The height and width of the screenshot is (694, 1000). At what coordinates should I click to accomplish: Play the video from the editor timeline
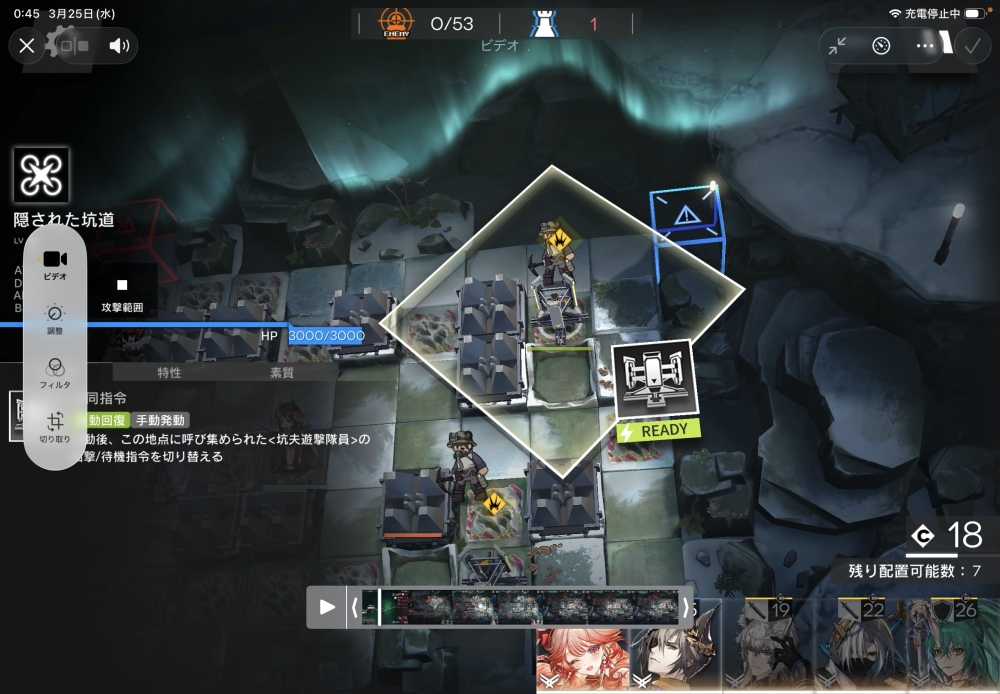pos(327,606)
